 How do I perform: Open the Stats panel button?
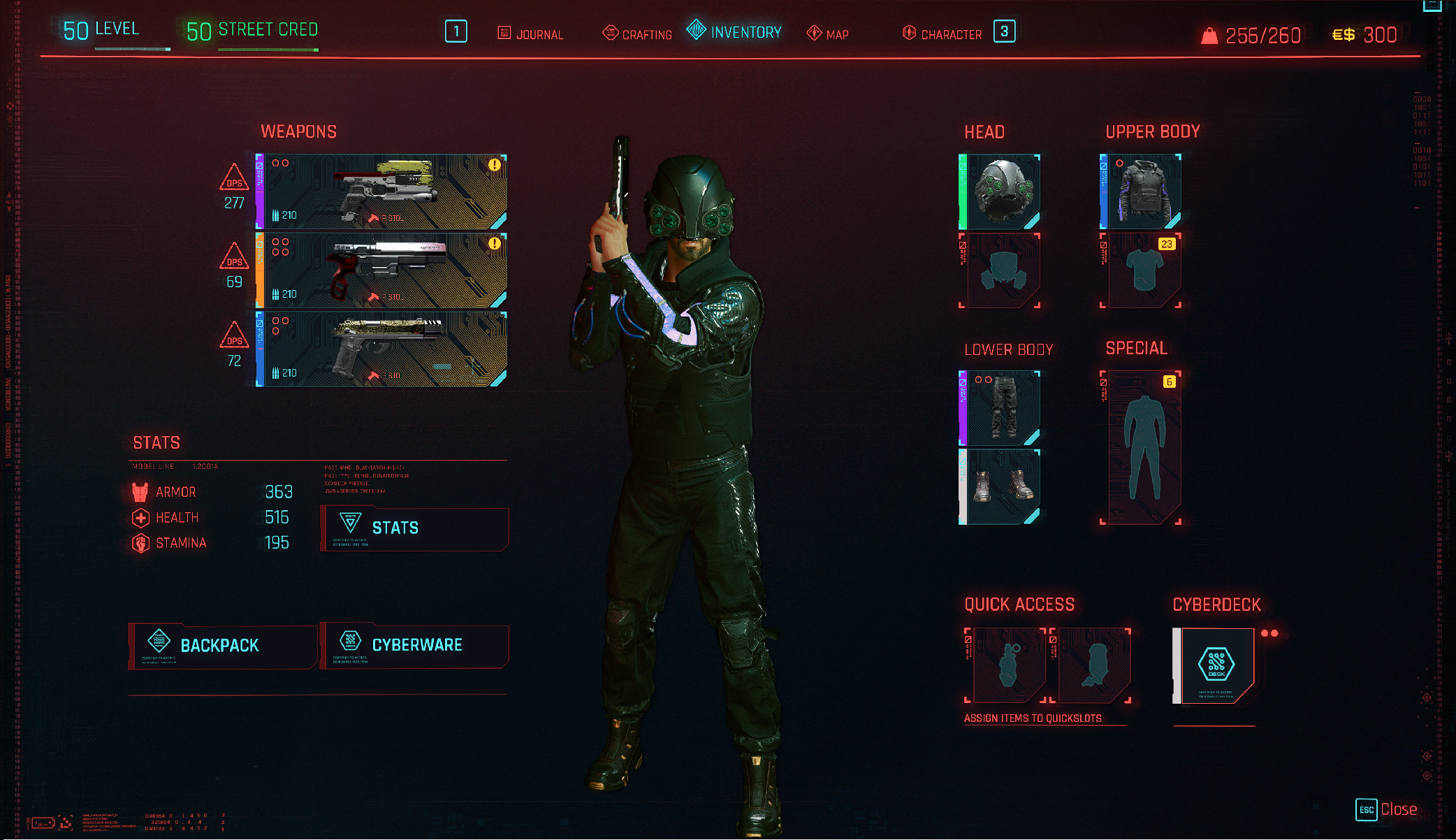[414, 528]
